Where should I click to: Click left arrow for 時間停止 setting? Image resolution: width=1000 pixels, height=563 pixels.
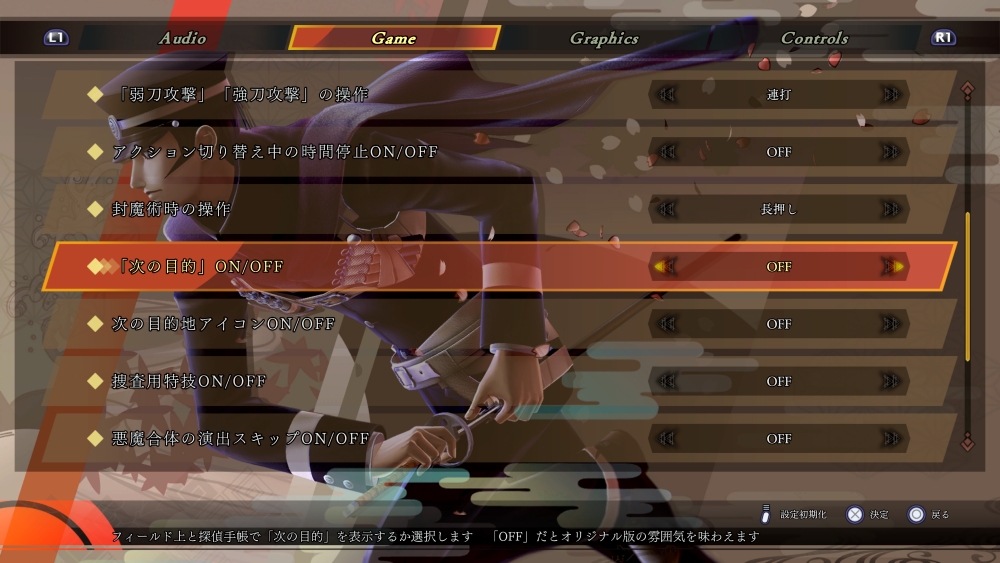click(x=665, y=152)
